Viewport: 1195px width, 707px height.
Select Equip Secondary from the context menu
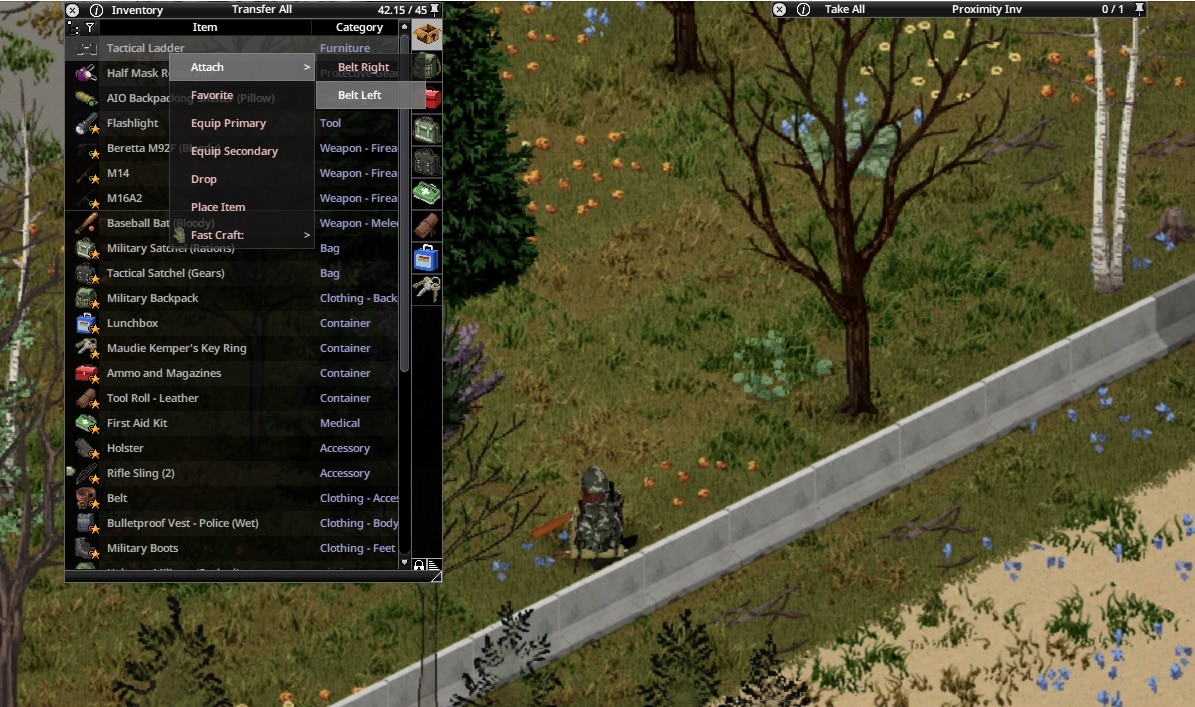234,151
